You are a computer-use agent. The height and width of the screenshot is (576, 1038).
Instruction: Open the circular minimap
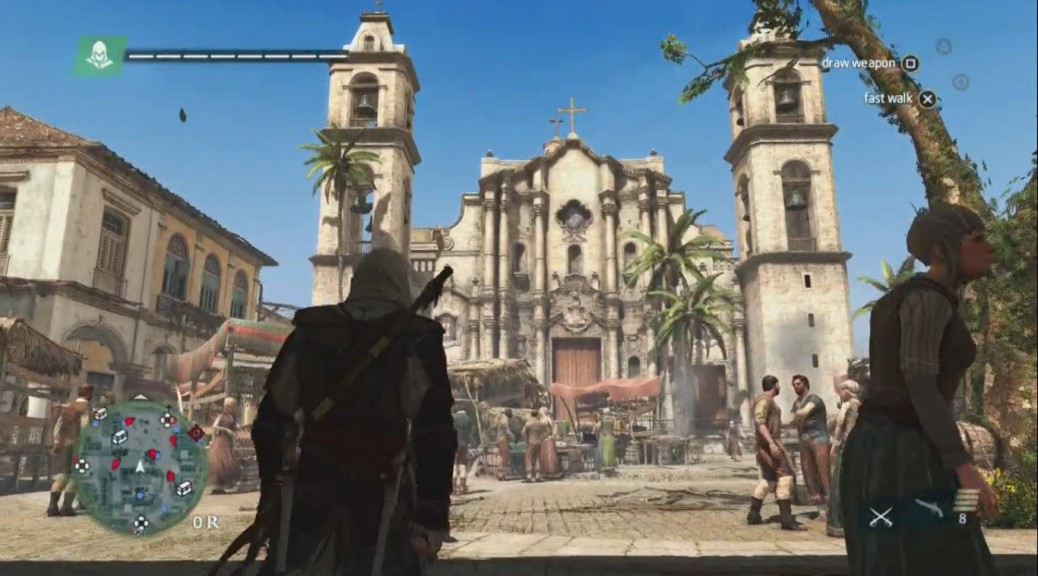(x=140, y=467)
